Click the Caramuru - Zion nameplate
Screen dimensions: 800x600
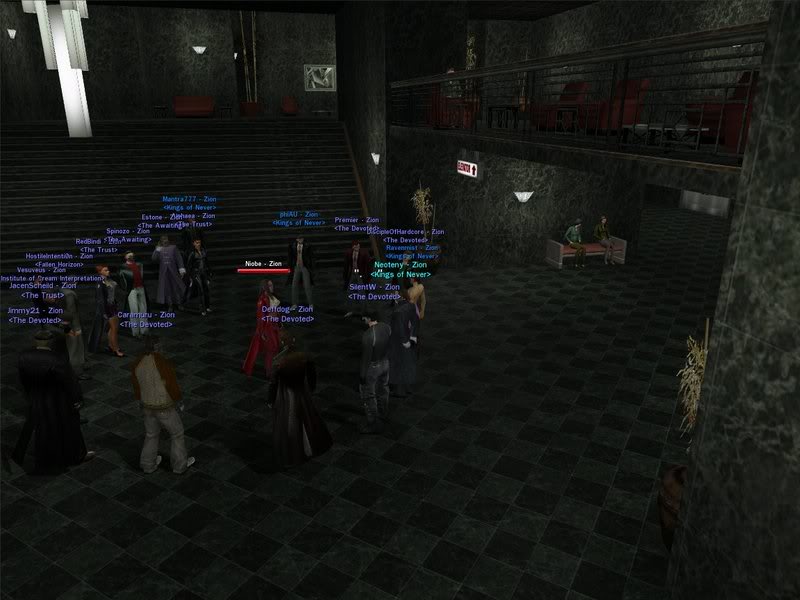coord(146,315)
